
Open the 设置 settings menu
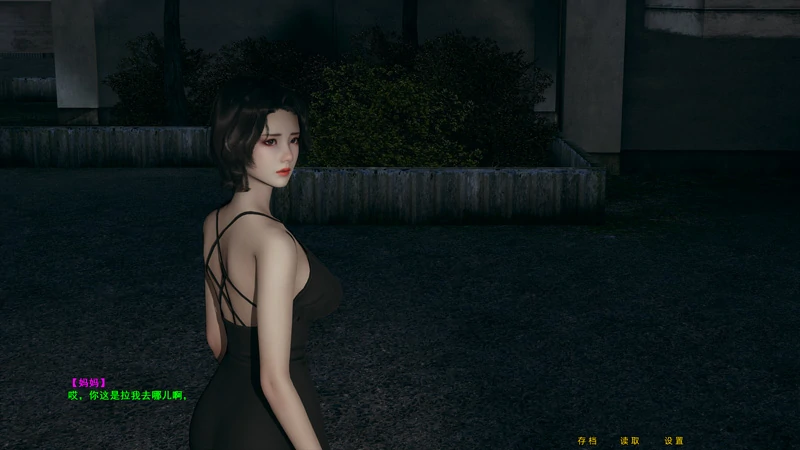click(674, 440)
